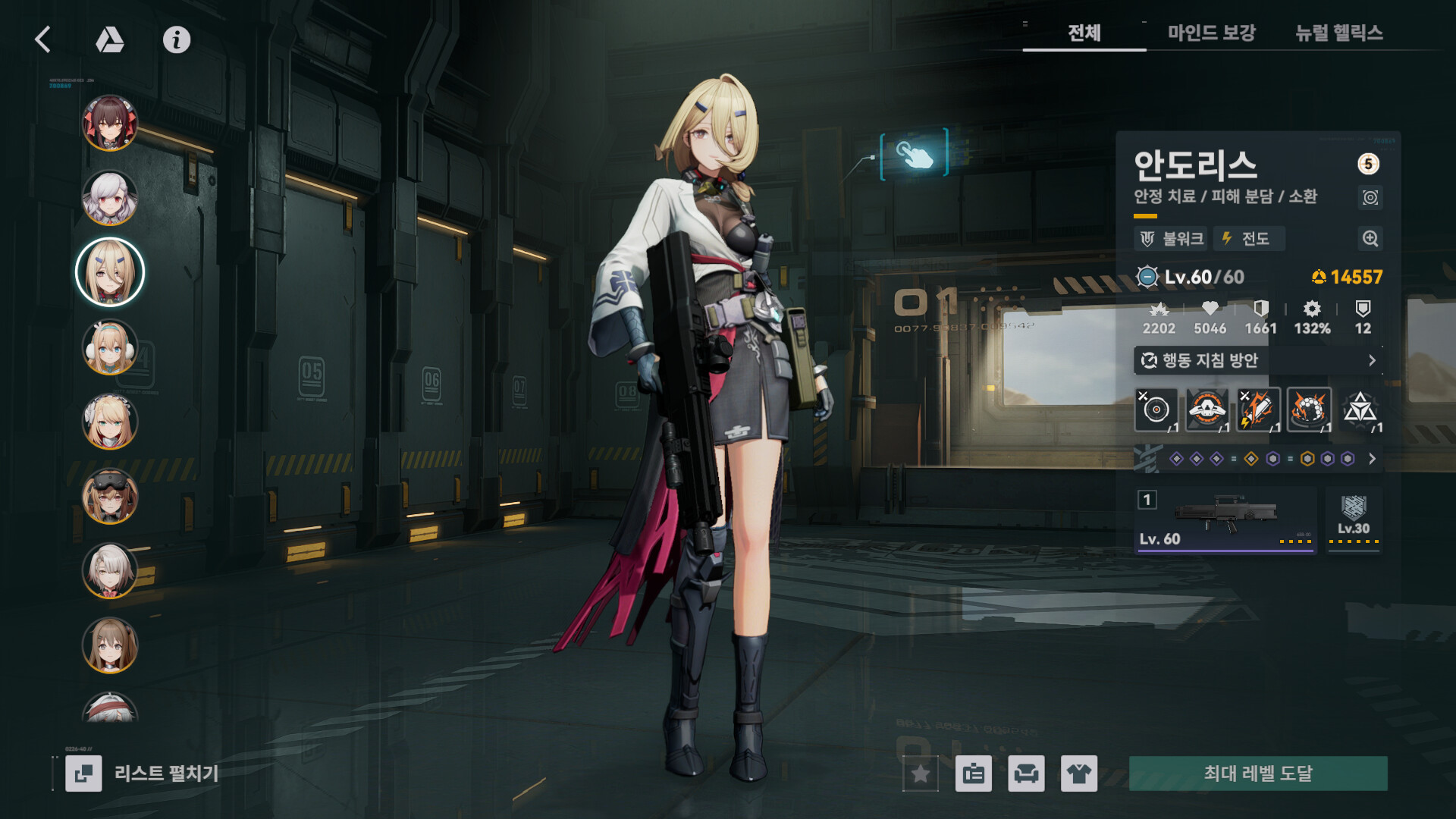Select the white-haired red-eyed doll portrait

tap(110, 198)
